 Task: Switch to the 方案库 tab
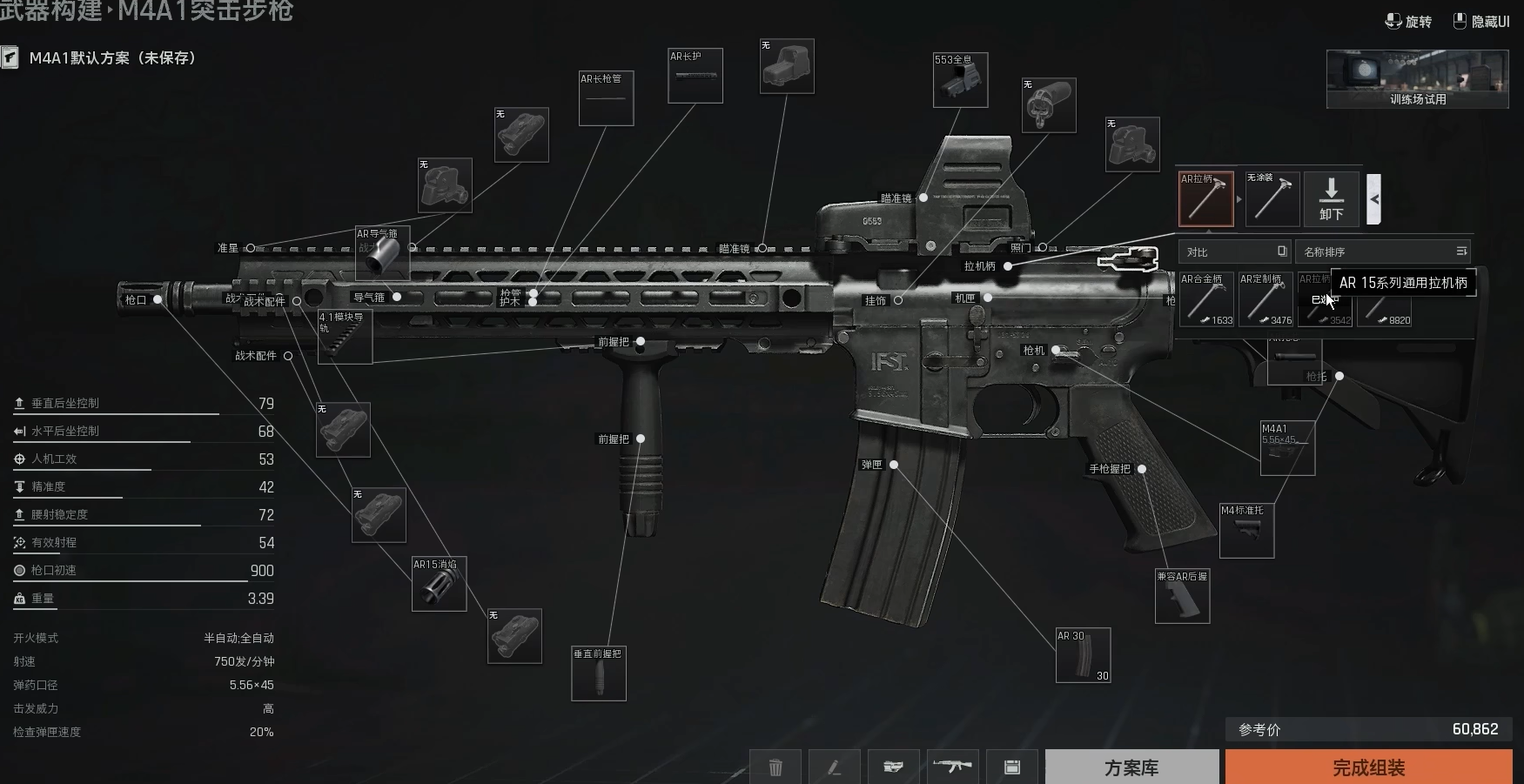click(x=1131, y=767)
